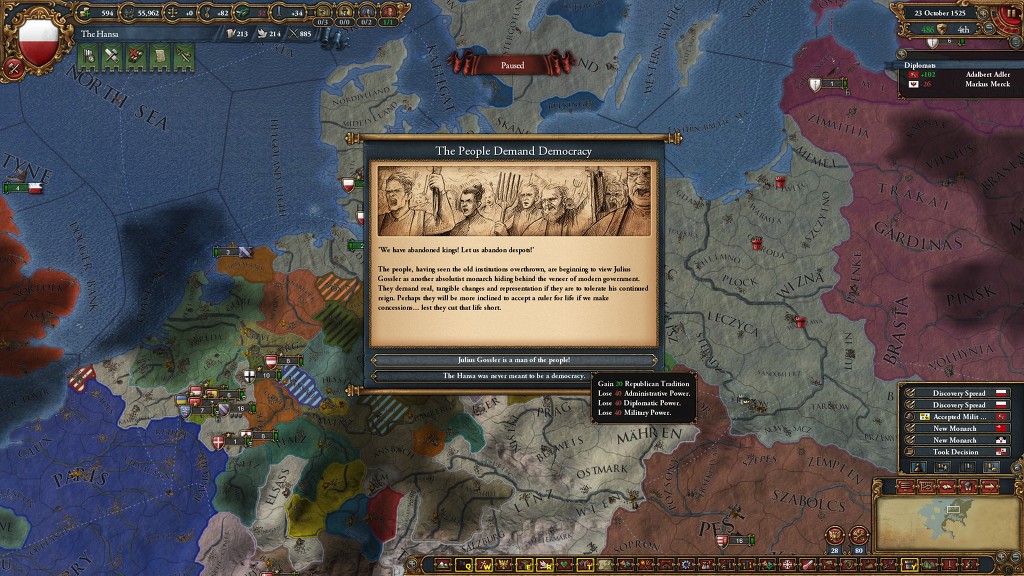Click the eagle emblem button showing 28
This screenshot has height=576, width=1024.
coord(835,535)
